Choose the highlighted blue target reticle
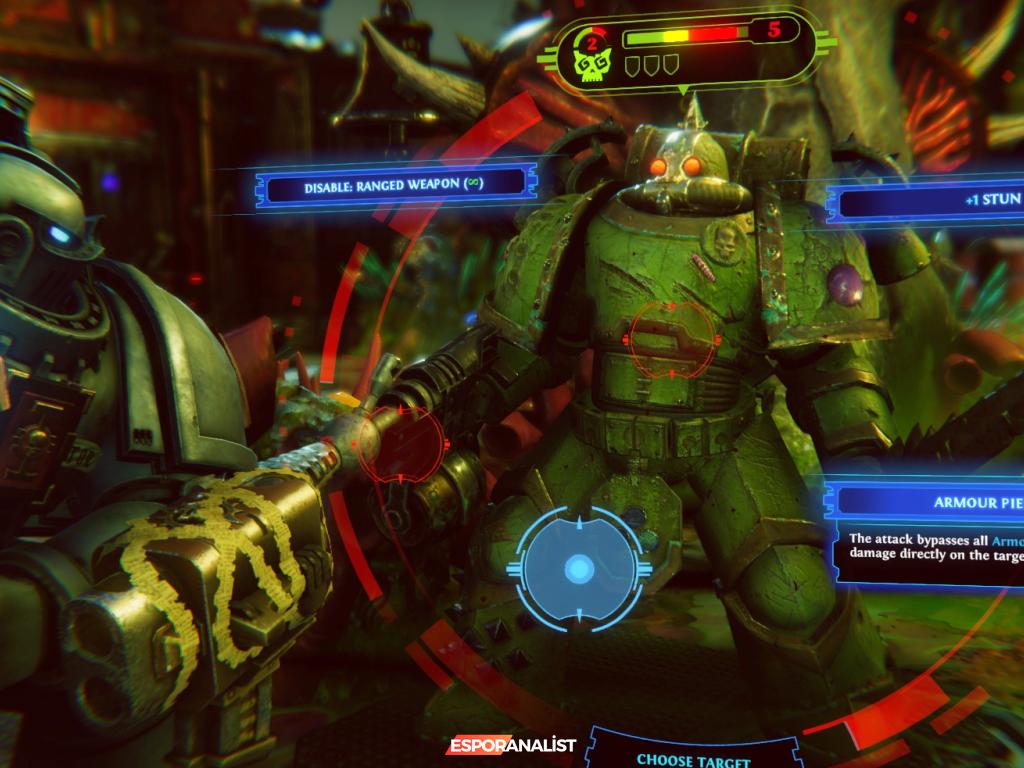The image size is (1024, 768). (x=578, y=570)
